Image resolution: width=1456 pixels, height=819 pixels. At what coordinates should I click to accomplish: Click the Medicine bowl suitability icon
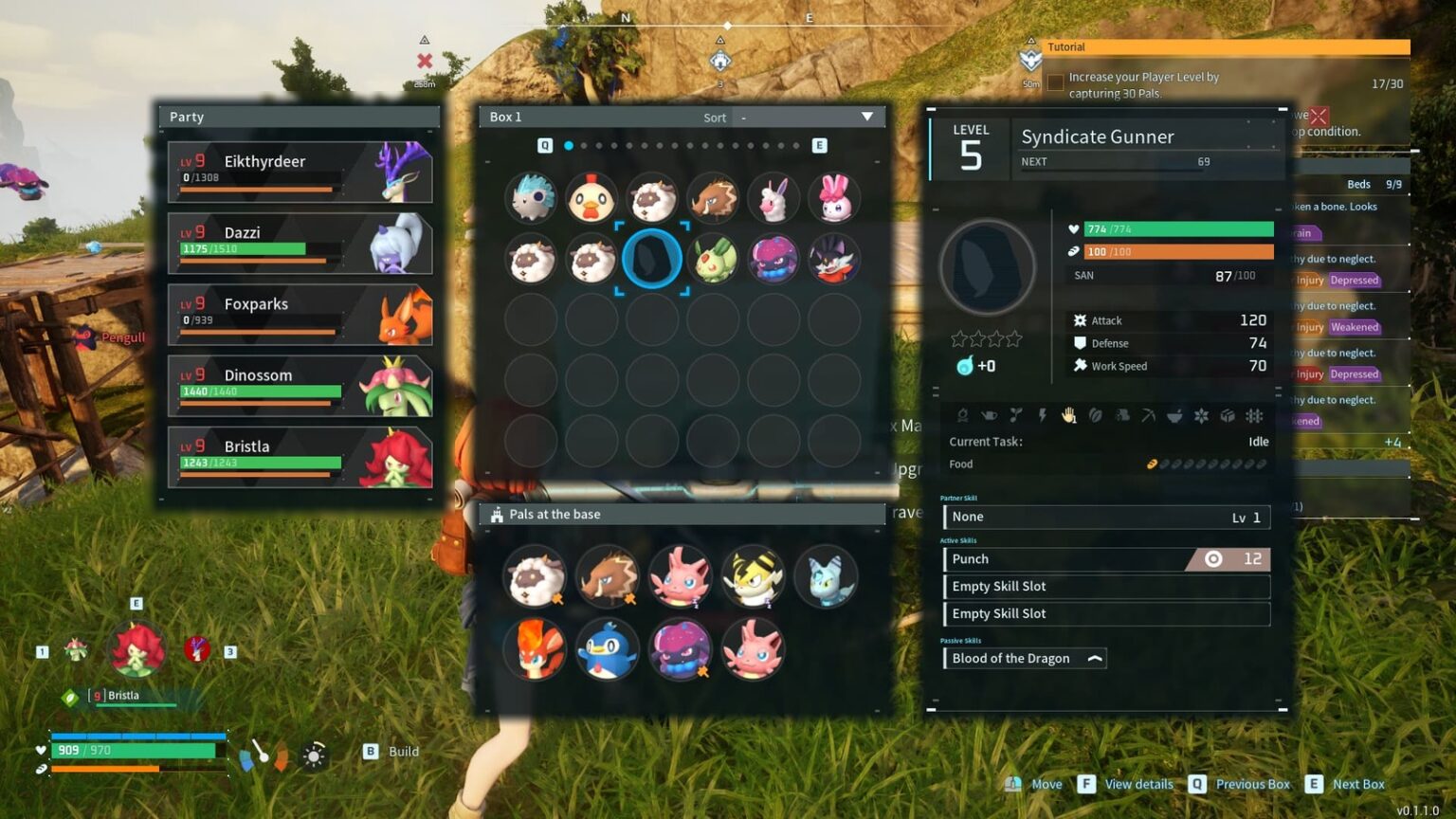[1174, 415]
